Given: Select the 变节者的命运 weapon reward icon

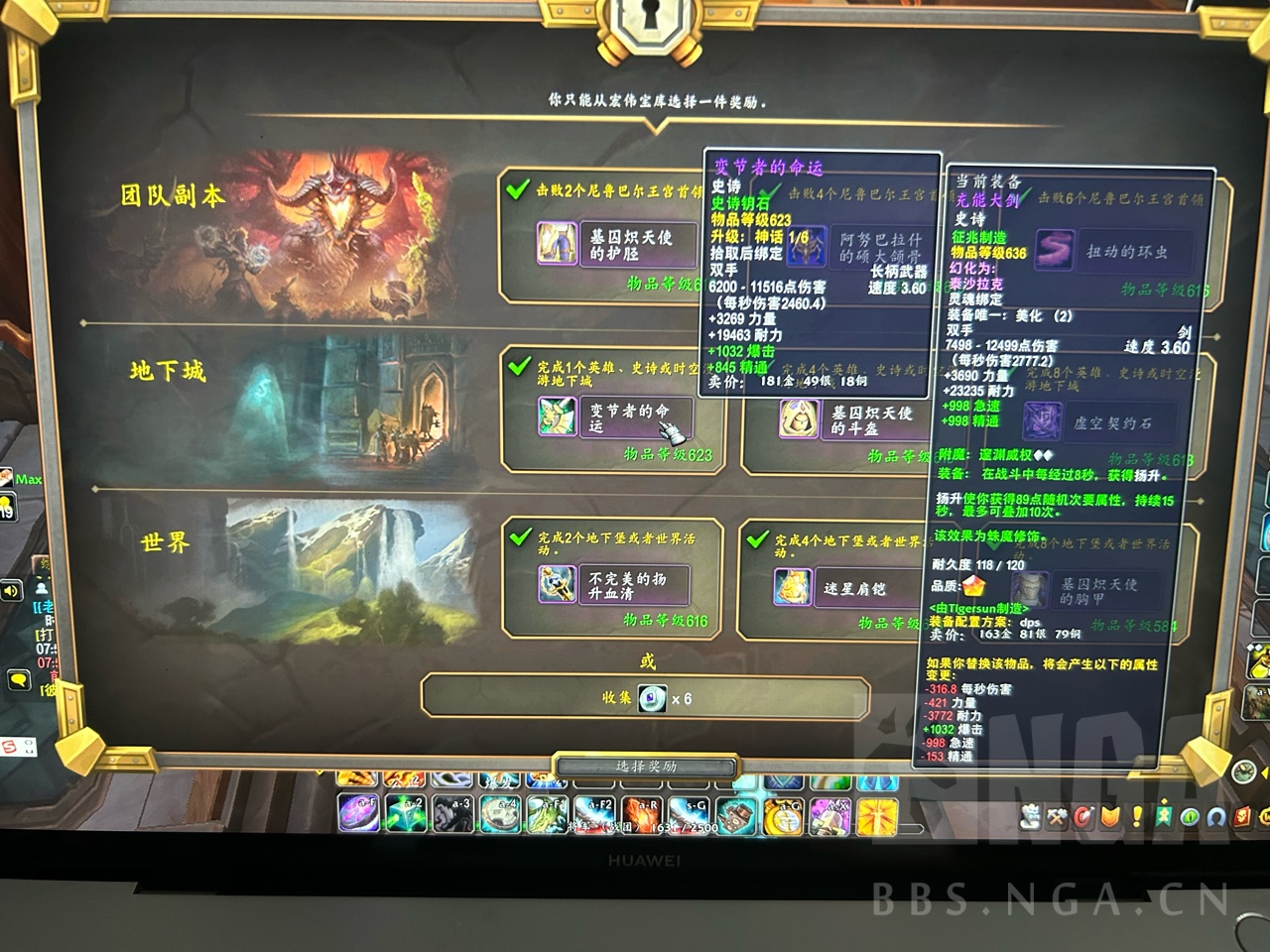Looking at the screenshot, I should point(556,417).
